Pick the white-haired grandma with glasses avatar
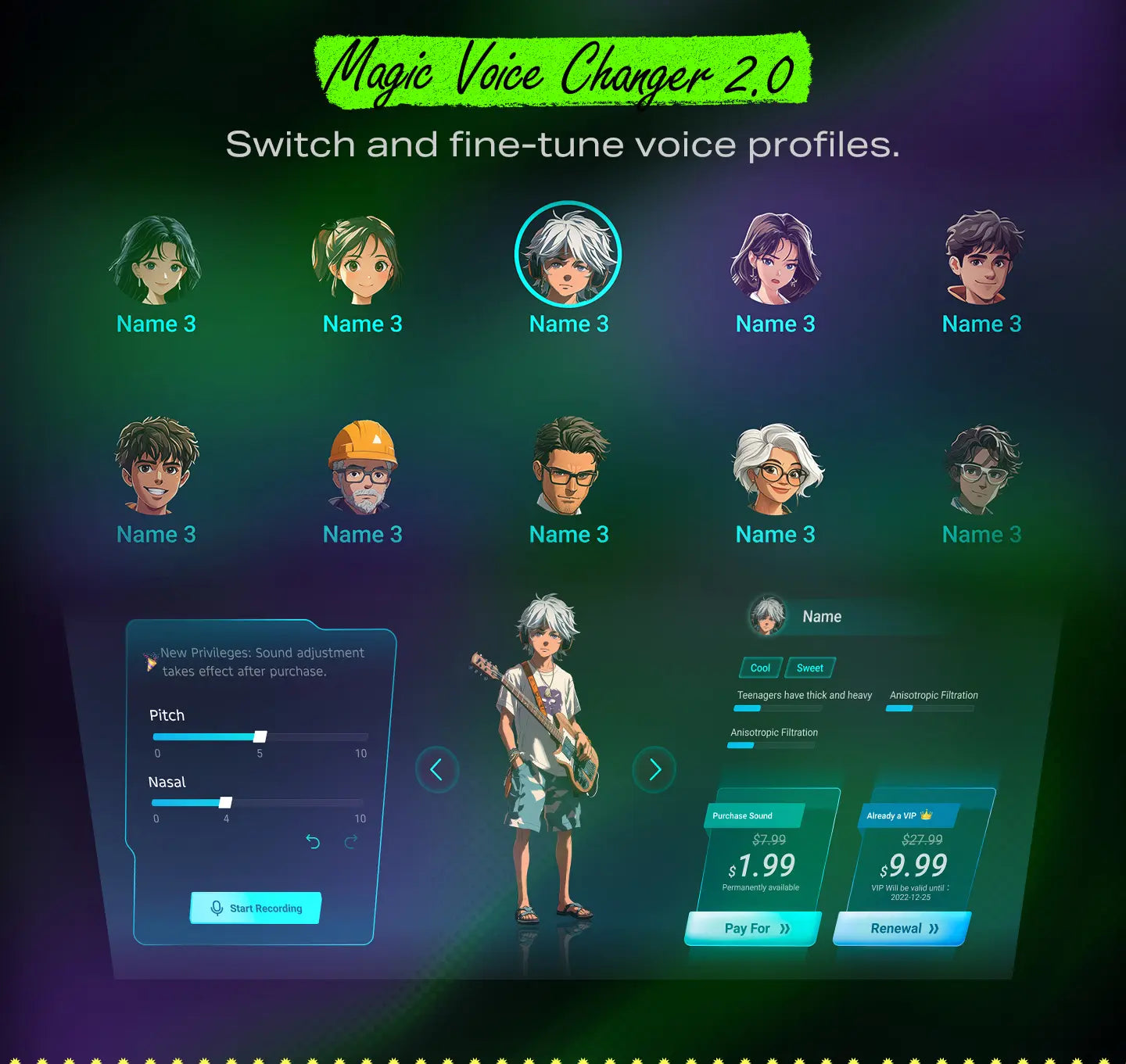Viewport: 1126px width, 1064px height. pyautogui.click(x=776, y=469)
